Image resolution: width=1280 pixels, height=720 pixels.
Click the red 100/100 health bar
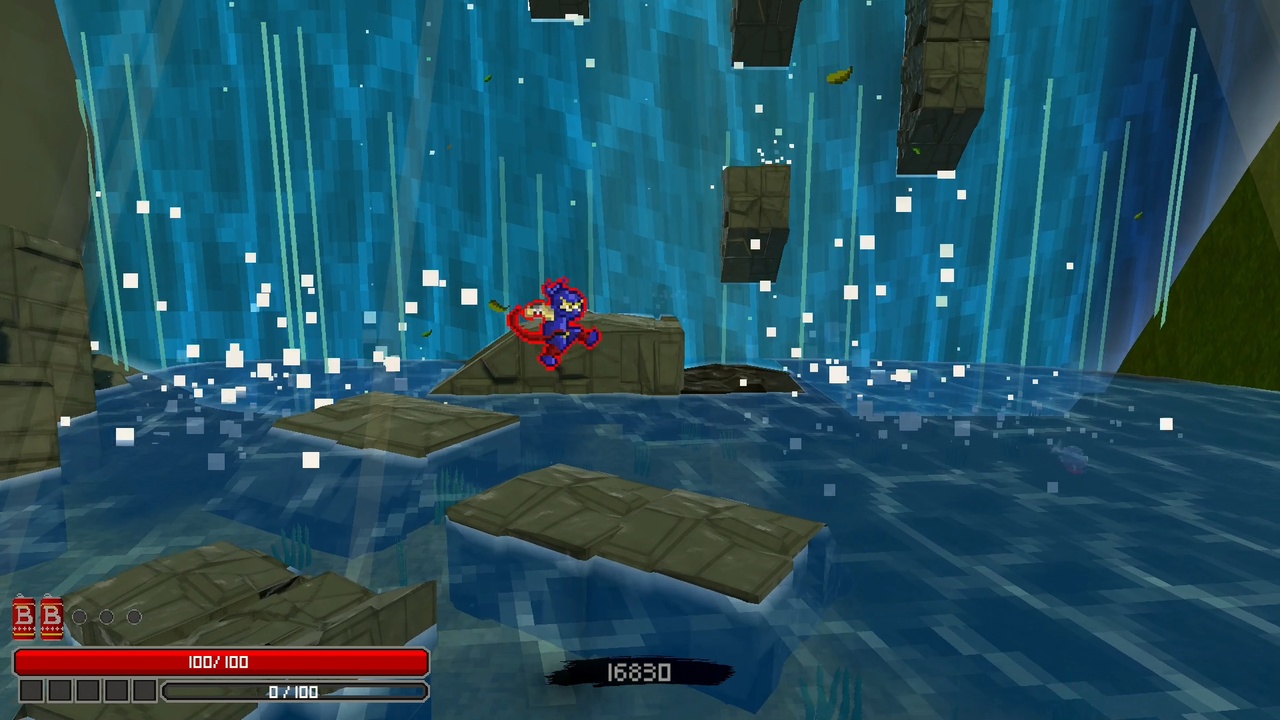(220, 661)
